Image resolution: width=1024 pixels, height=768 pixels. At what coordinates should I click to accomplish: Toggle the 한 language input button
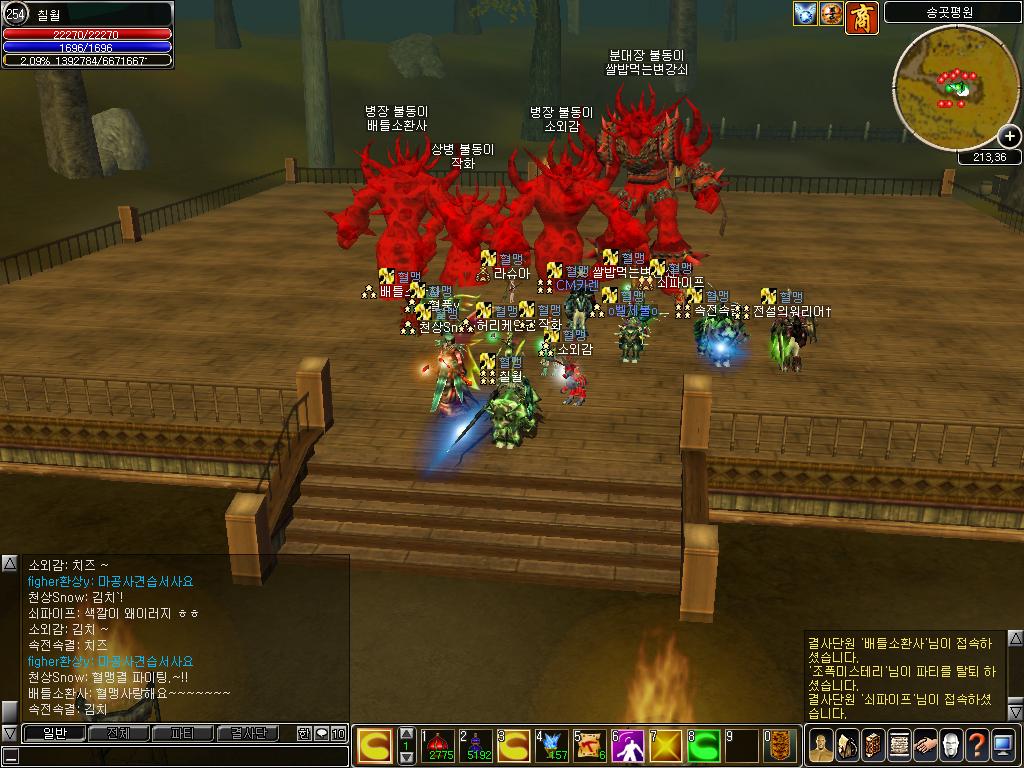pos(304,733)
